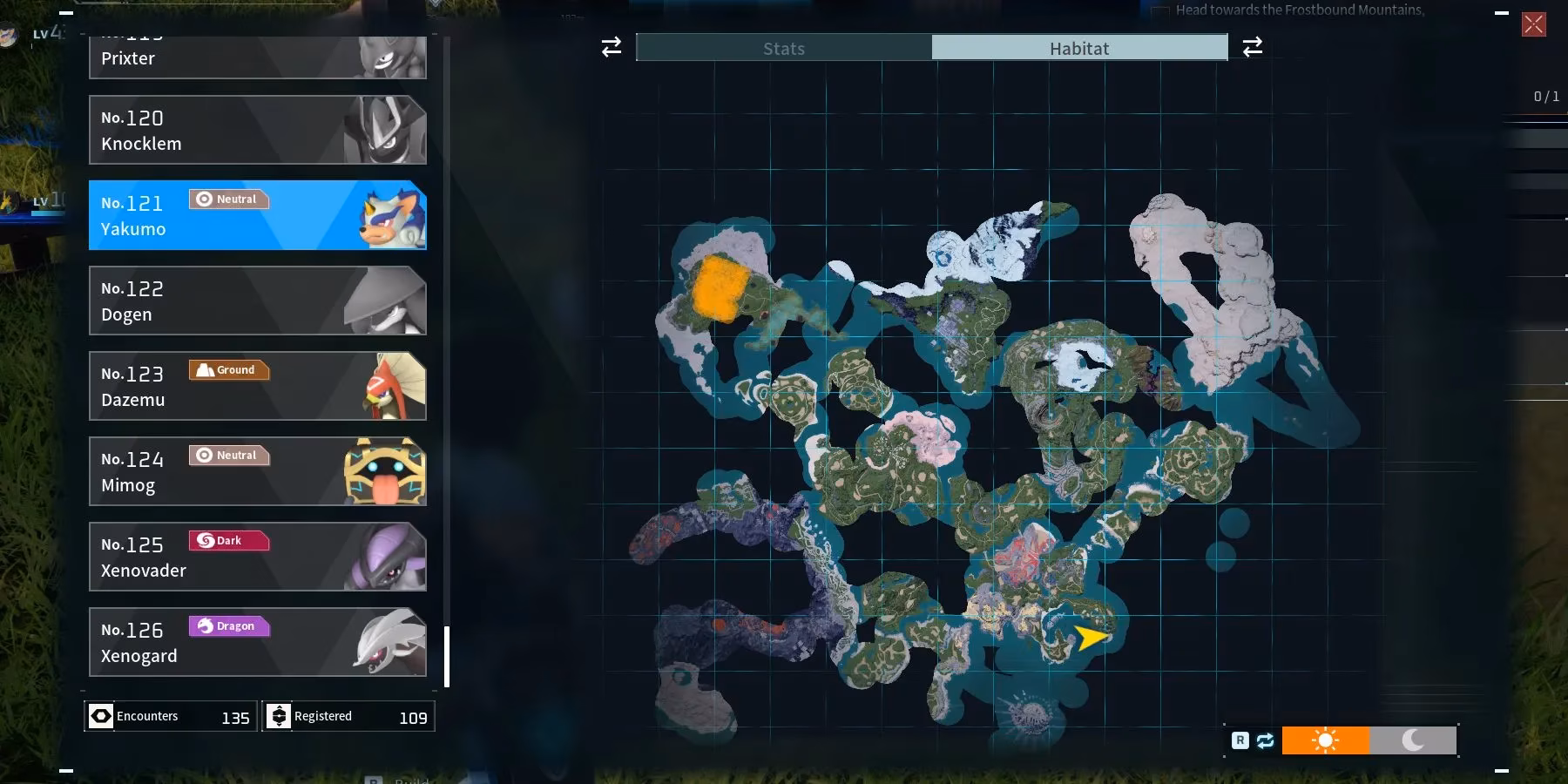This screenshot has height=784, width=1568.
Task: Open the No.122 Dogen entry
Action: 257,301
